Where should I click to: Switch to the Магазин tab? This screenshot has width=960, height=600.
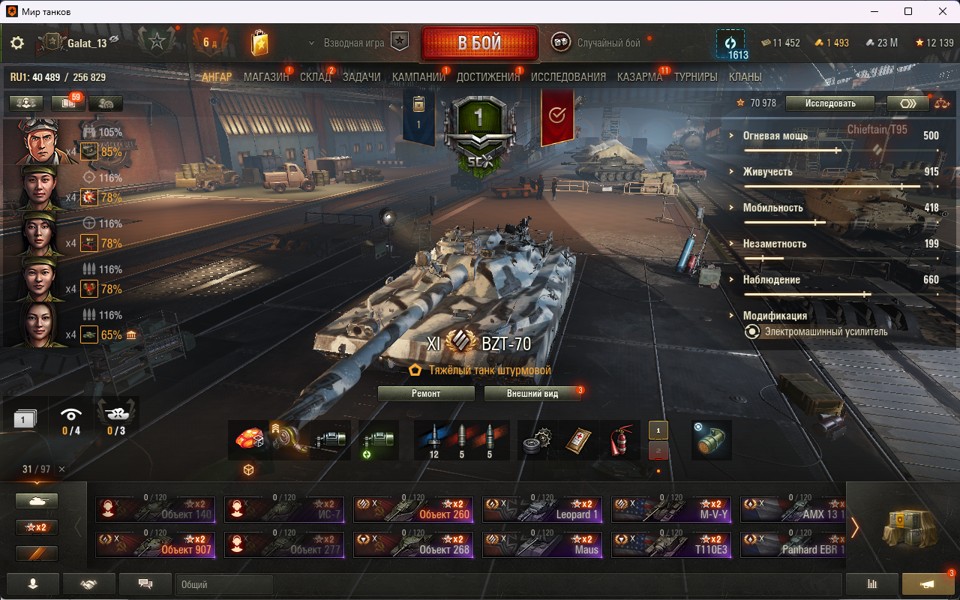pyautogui.click(x=266, y=77)
